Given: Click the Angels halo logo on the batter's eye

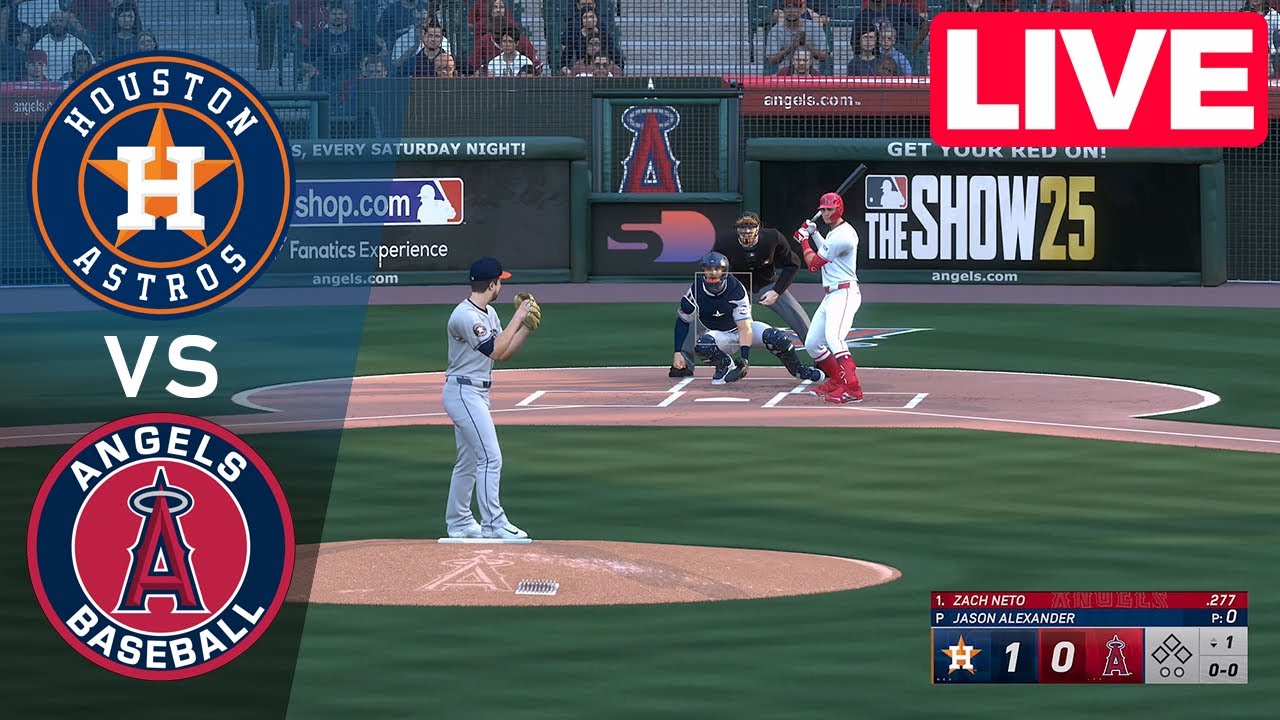Looking at the screenshot, I should pos(651,140).
